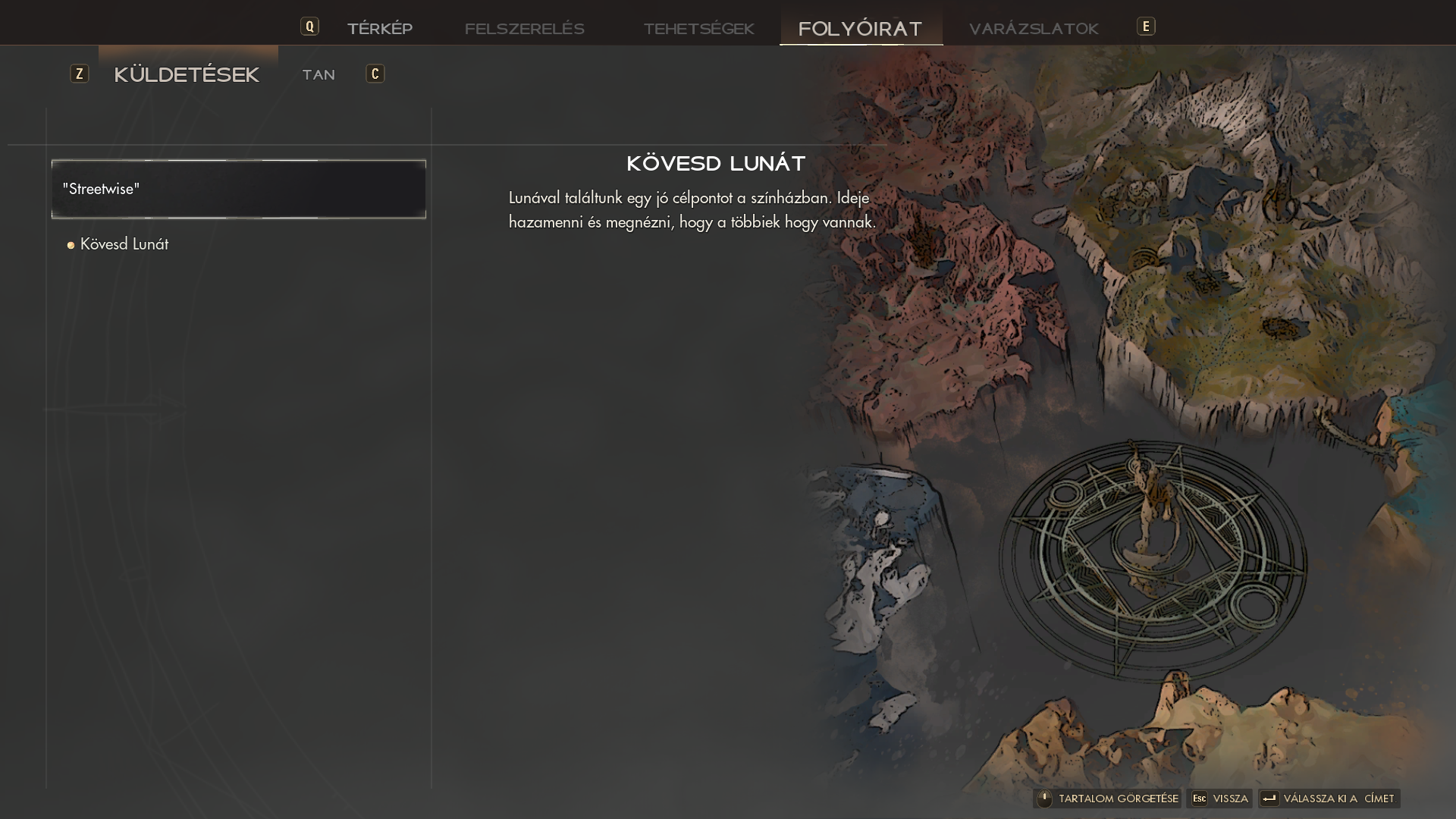Show the Küldetések quest list
The image size is (1456, 819).
coord(187,74)
